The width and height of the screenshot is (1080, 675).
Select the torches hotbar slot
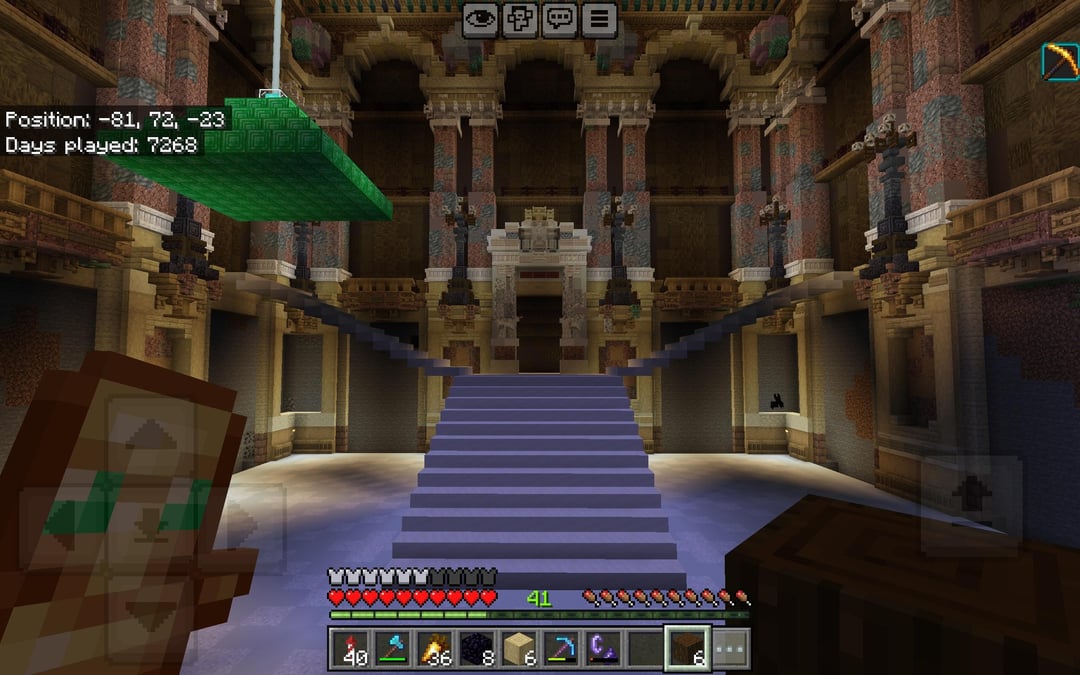click(x=435, y=648)
